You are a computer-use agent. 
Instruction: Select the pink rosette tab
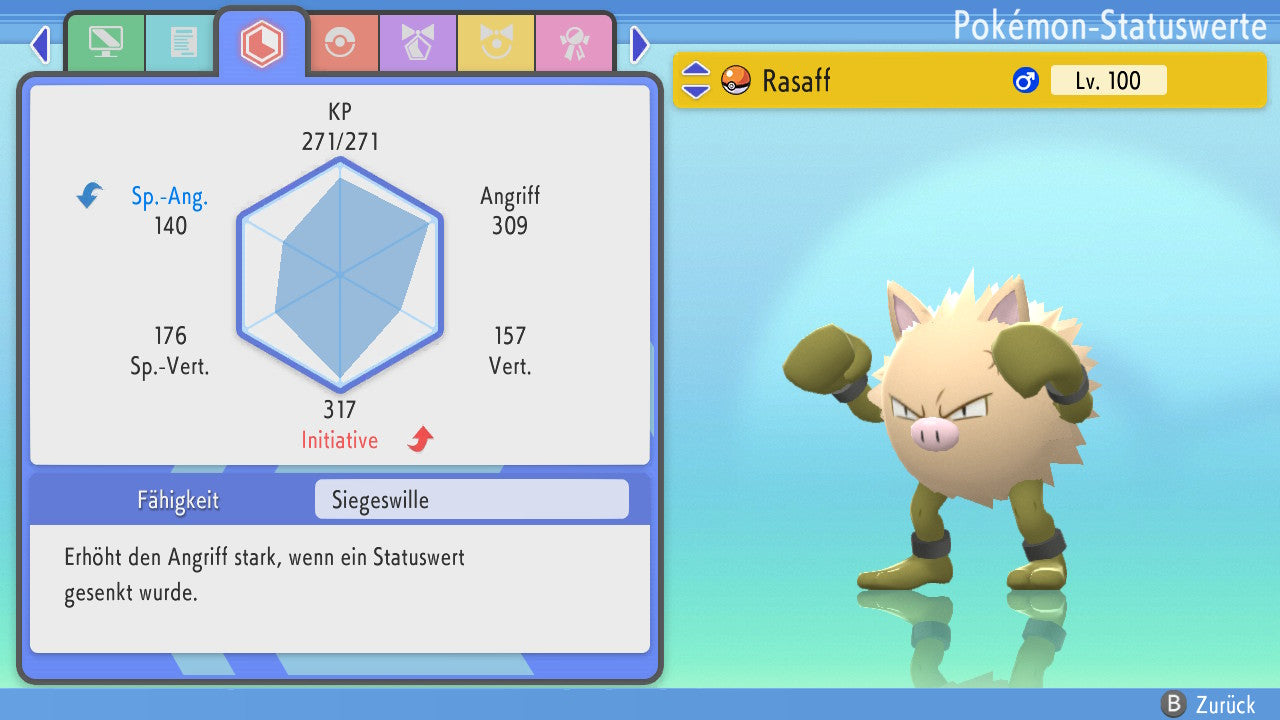574,42
